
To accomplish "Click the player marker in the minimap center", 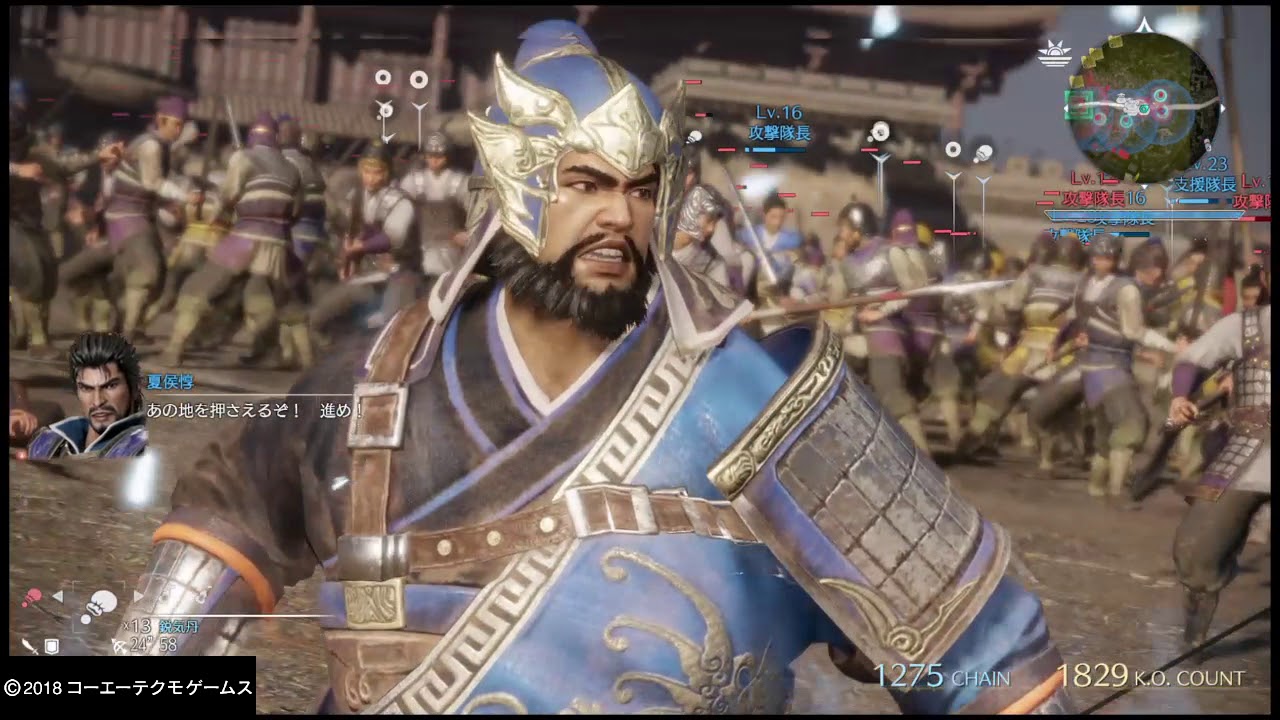I will point(1130,106).
